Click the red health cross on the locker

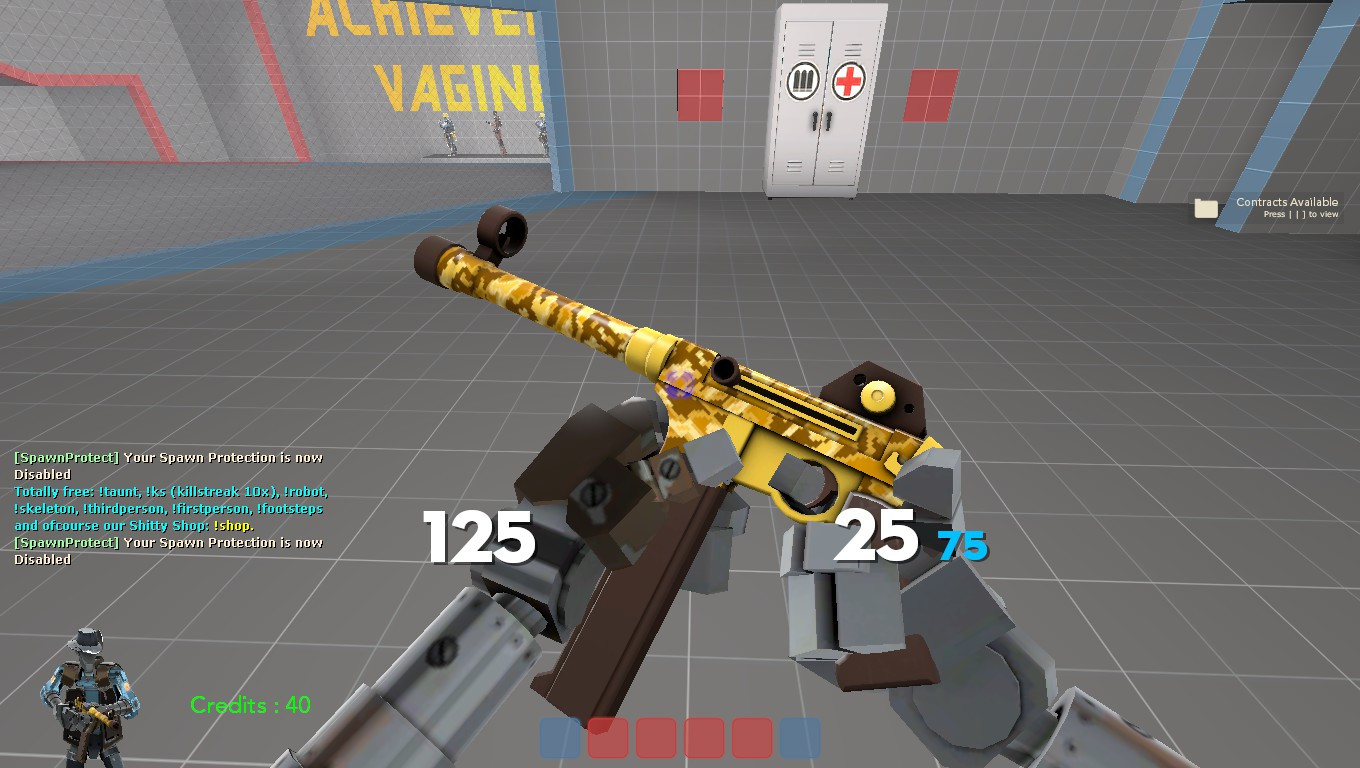[846, 80]
